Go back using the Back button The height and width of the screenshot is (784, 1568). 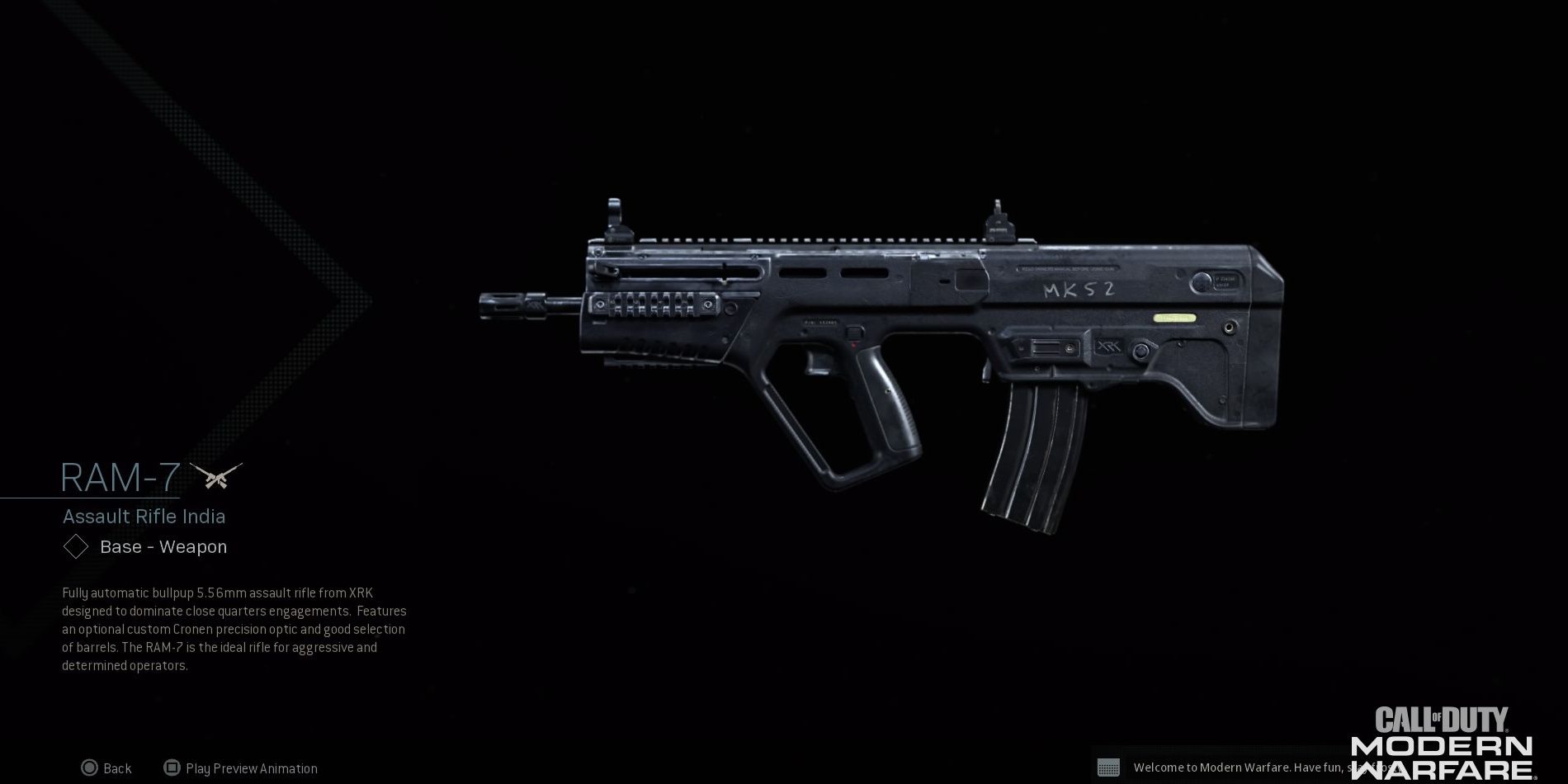tap(106, 768)
